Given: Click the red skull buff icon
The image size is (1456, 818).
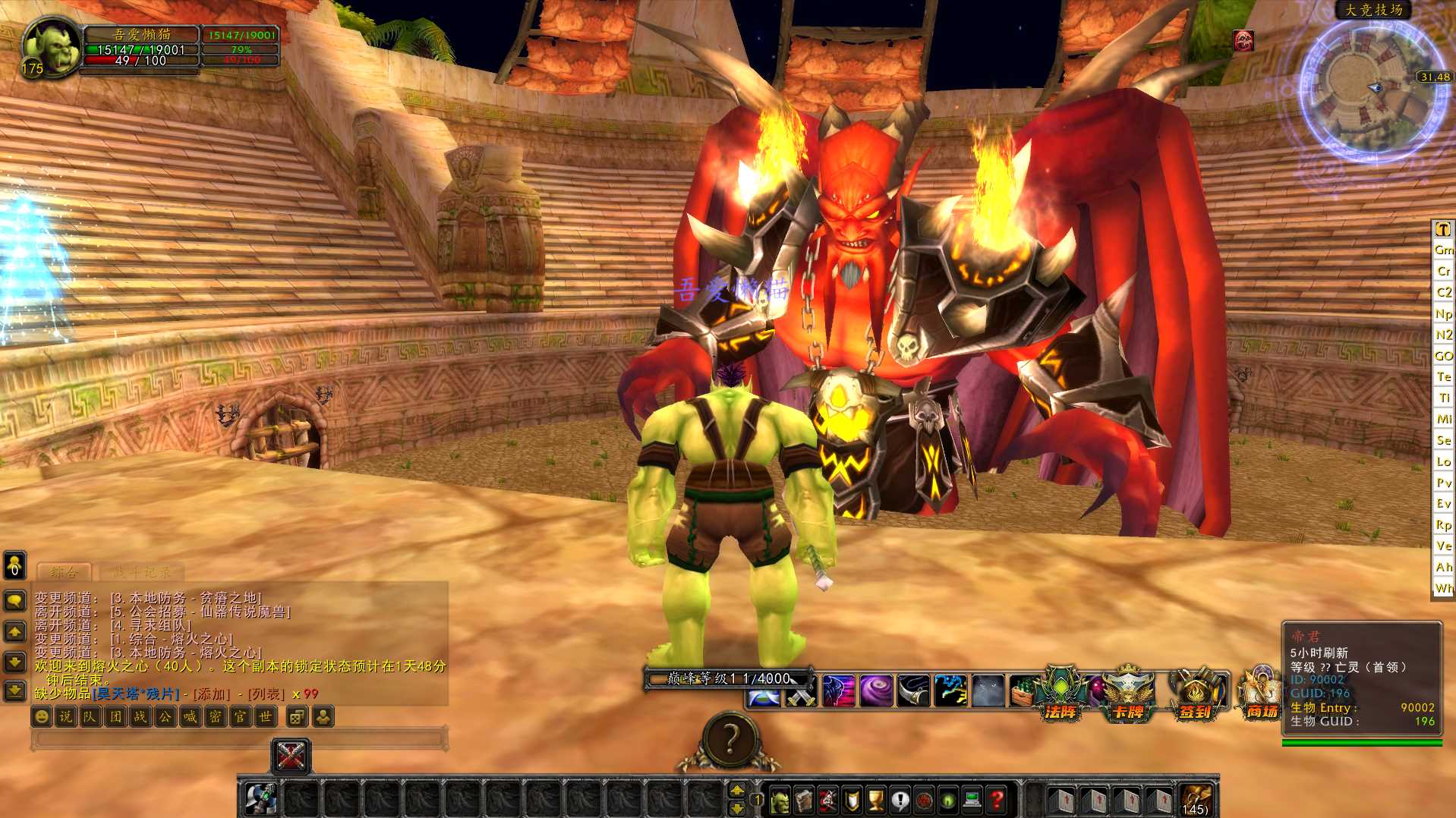Looking at the screenshot, I should [x=1243, y=40].
